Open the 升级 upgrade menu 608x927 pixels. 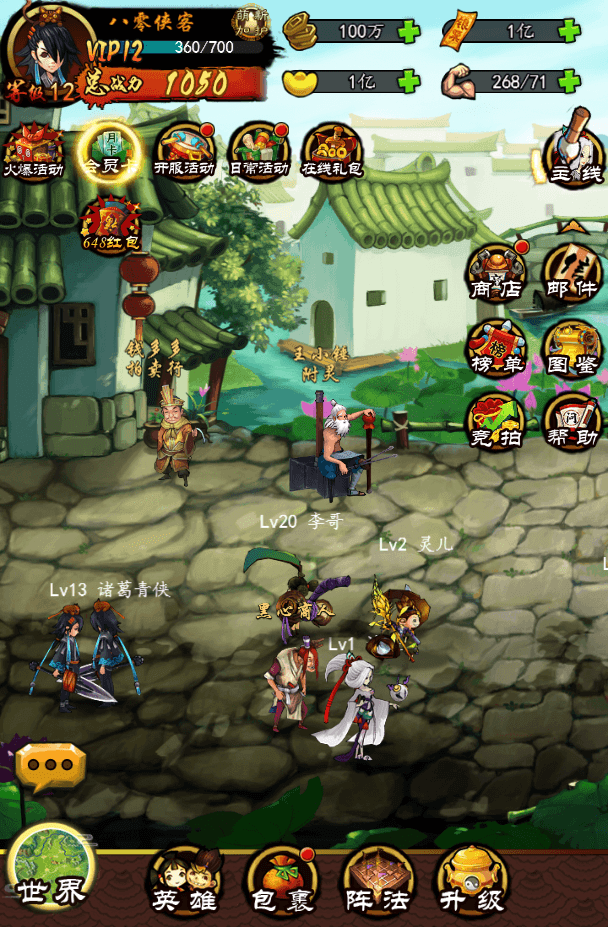pos(473,880)
